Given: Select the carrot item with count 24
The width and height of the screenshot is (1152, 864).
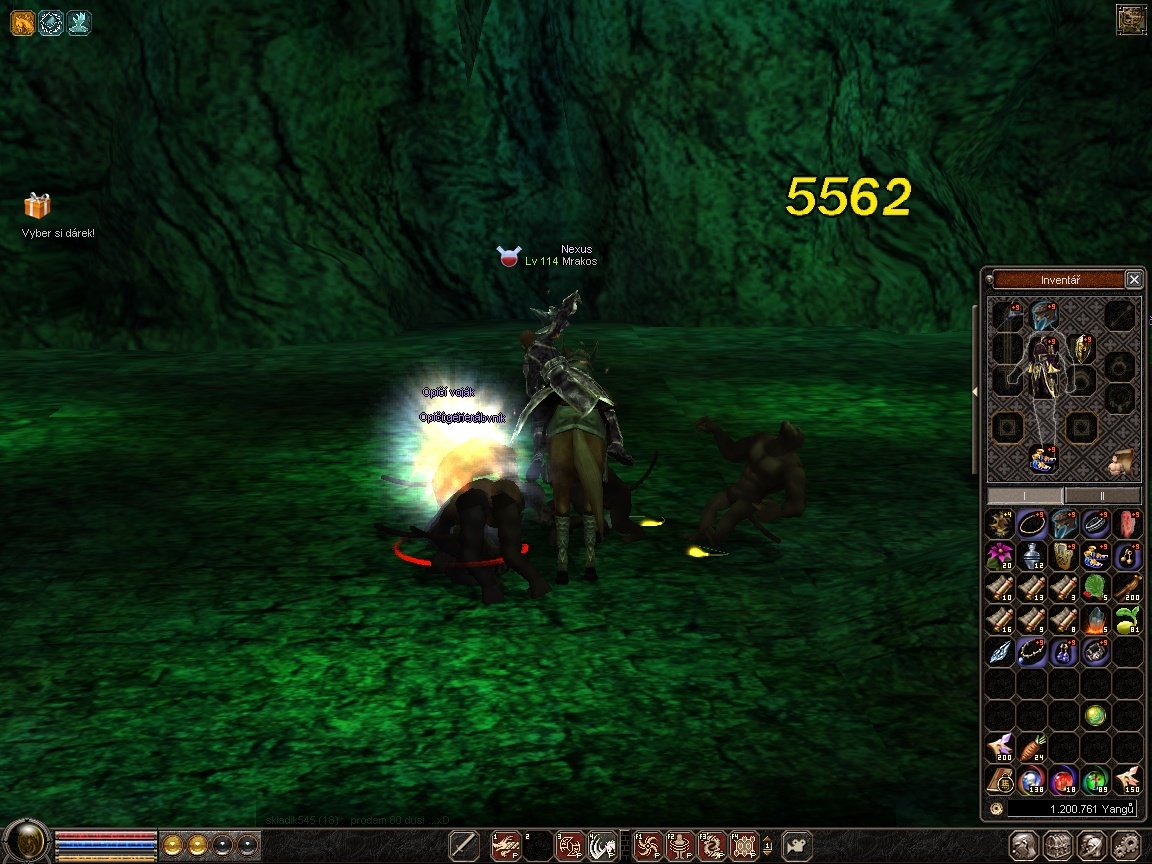Looking at the screenshot, I should coord(1032,747).
